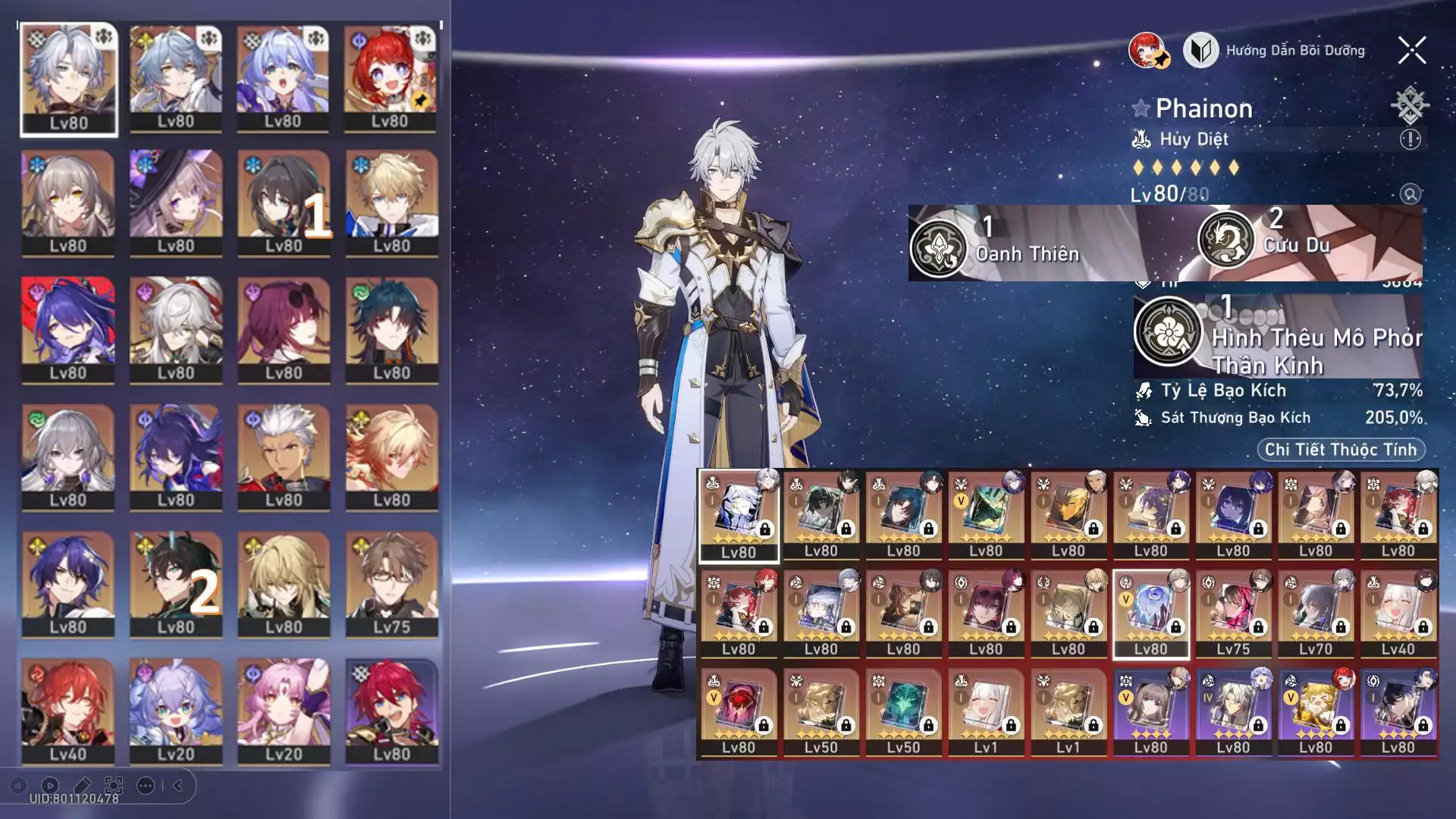1456x819 pixels.
Task: Click the pencil tool in the bottom toolbar
Action: tap(82, 786)
